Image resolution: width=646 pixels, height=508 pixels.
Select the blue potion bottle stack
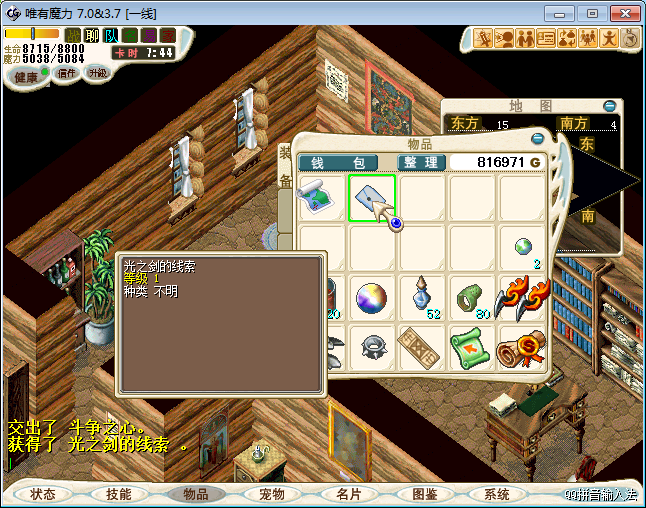422,297
